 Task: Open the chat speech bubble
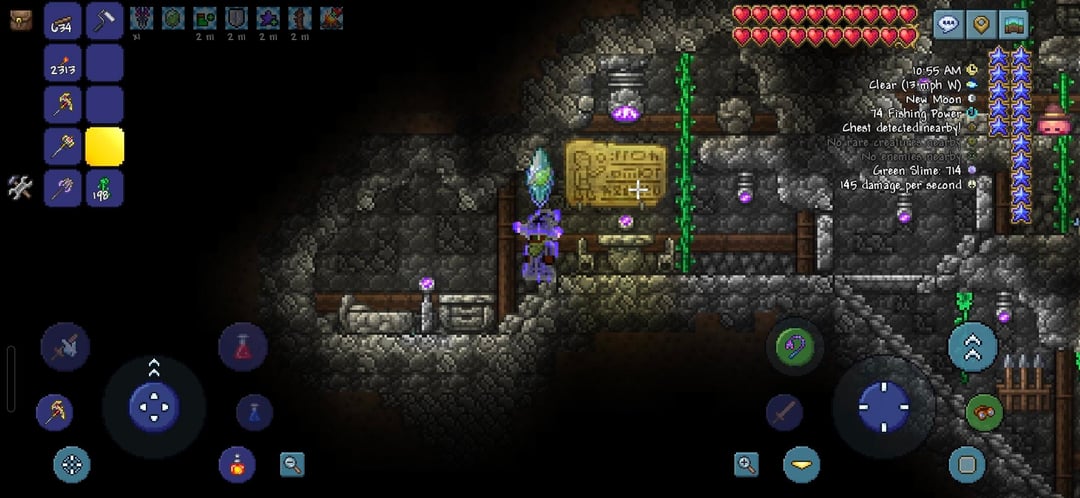(x=949, y=24)
